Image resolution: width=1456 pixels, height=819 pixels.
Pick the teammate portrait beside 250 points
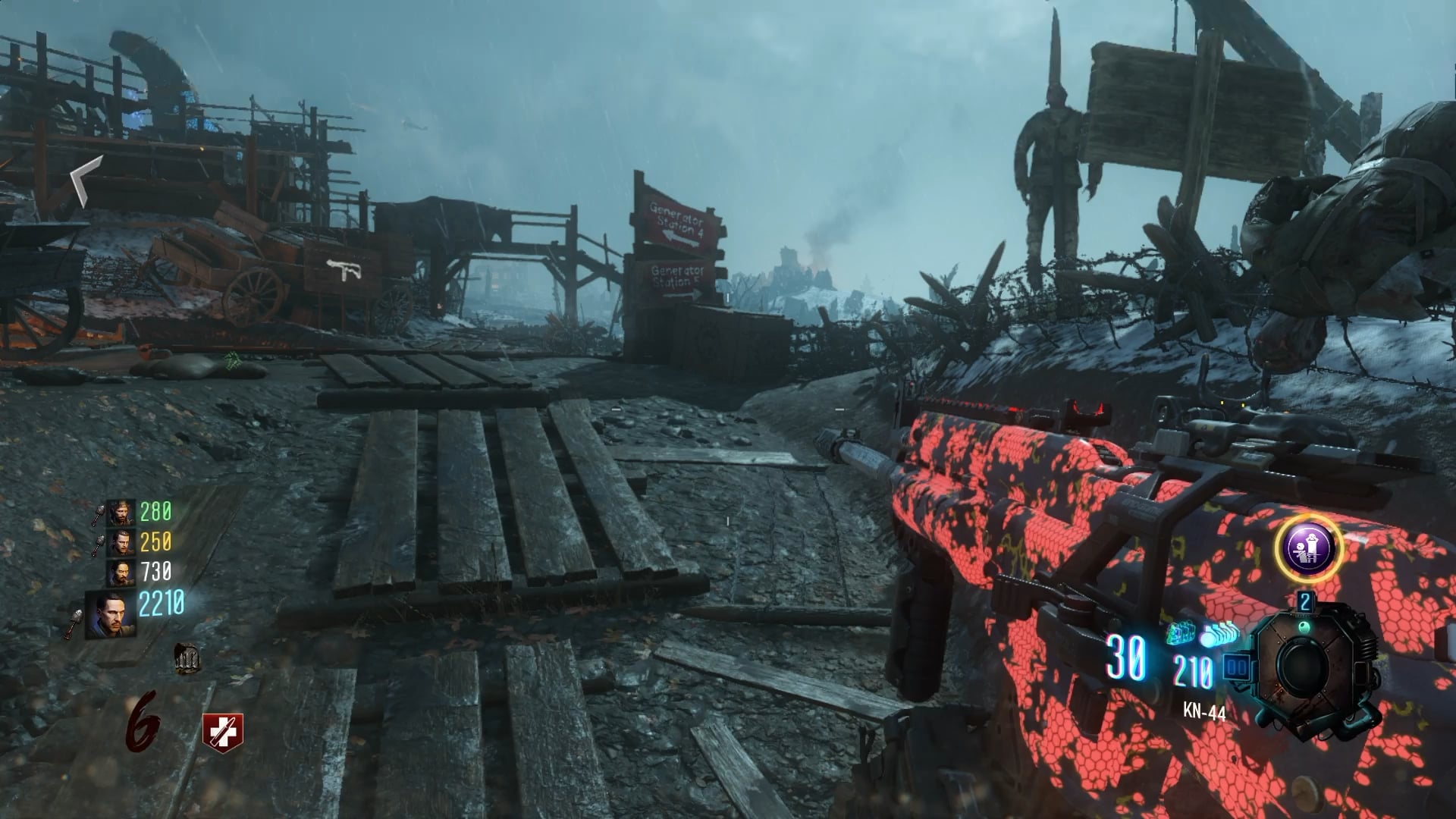pyautogui.click(x=120, y=543)
